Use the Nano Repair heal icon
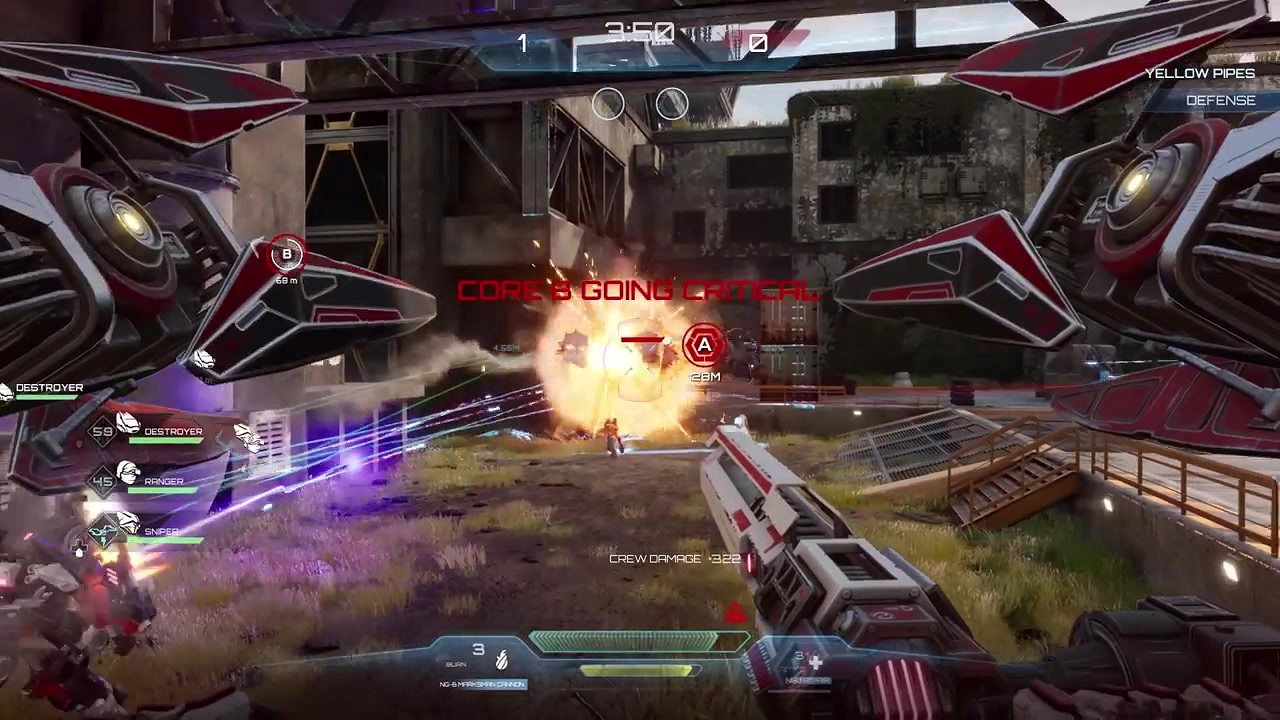Image resolution: width=1280 pixels, height=720 pixels. (x=815, y=662)
